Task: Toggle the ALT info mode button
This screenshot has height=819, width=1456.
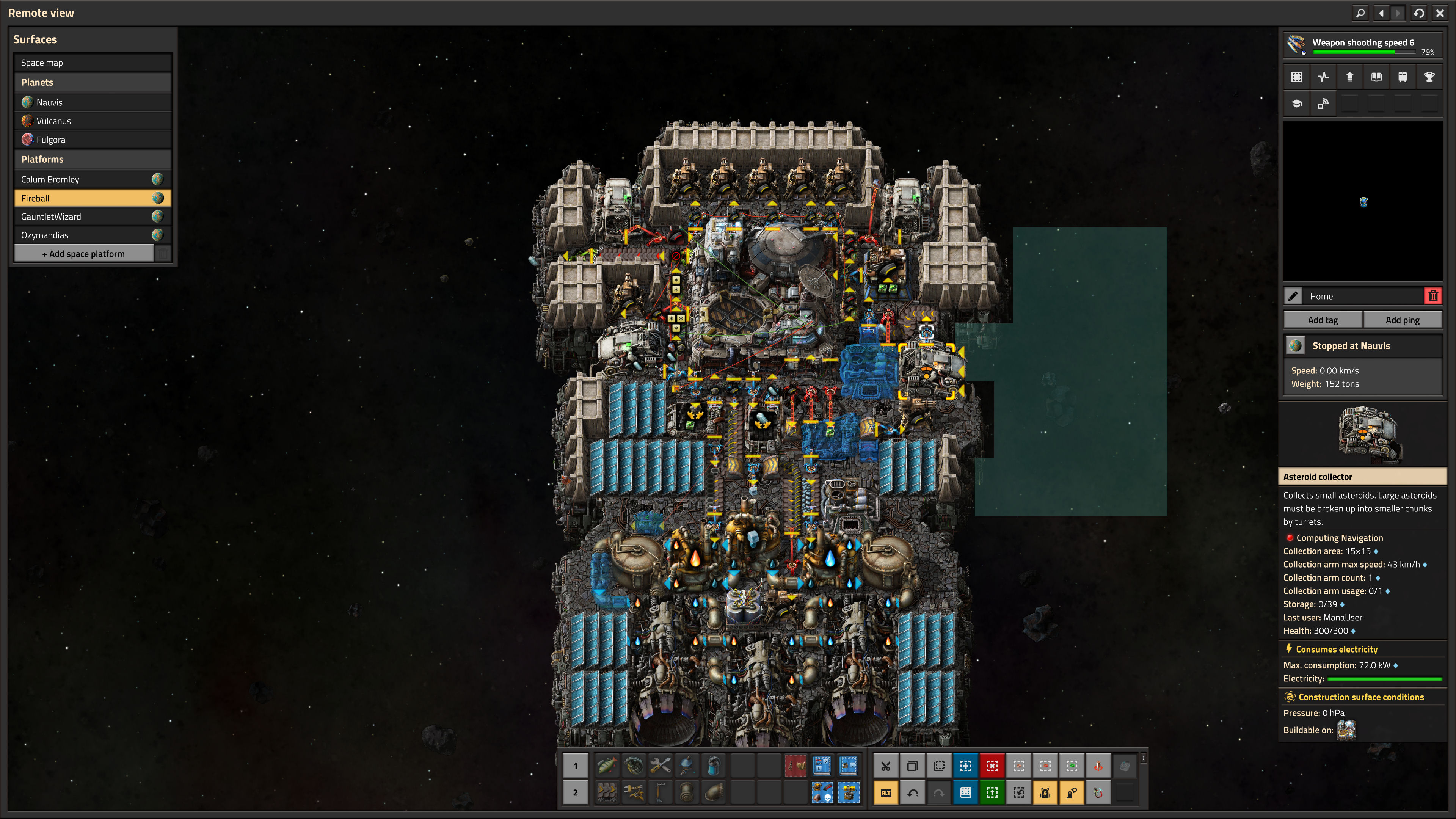Action: point(886,792)
